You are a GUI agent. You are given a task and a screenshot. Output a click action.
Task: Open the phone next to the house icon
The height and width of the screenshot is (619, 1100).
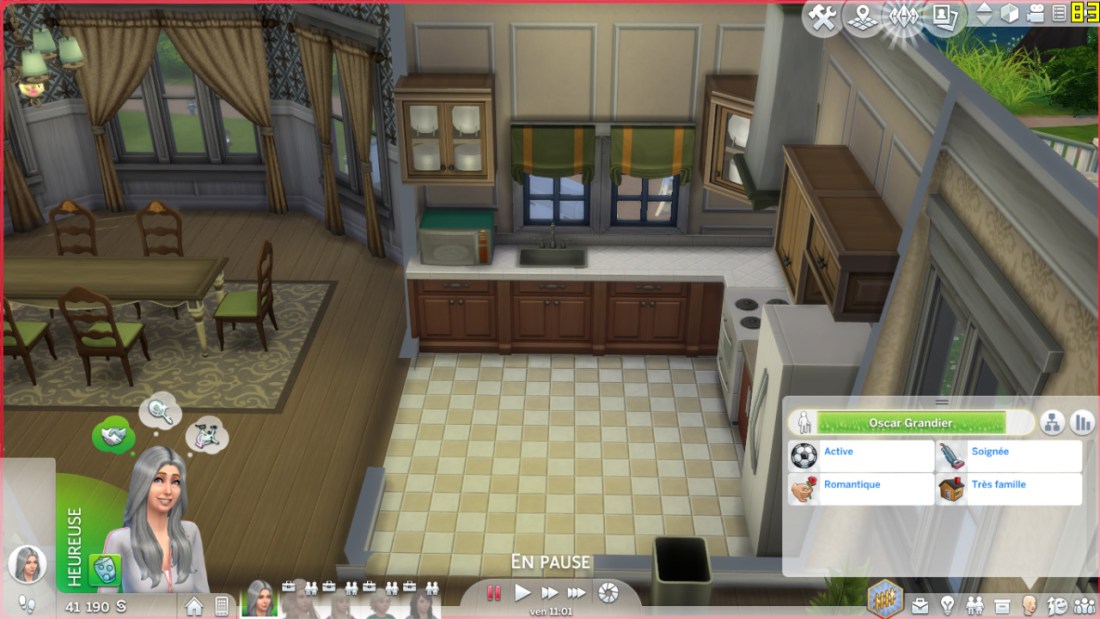pyautogui.click(x=222, y=606)
